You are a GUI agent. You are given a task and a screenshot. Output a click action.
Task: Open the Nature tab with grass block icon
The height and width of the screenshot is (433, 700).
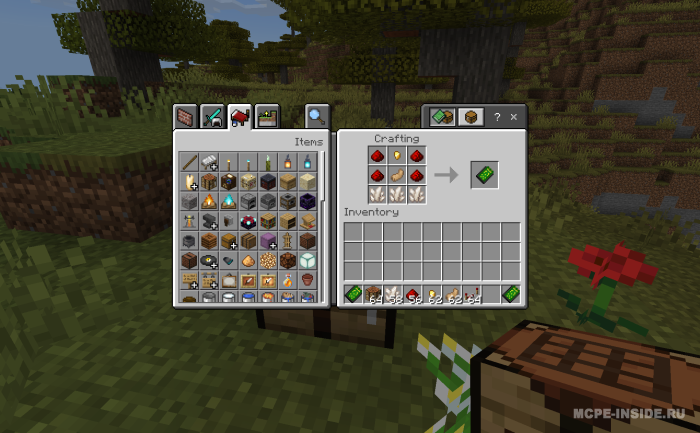coord(266,117)
